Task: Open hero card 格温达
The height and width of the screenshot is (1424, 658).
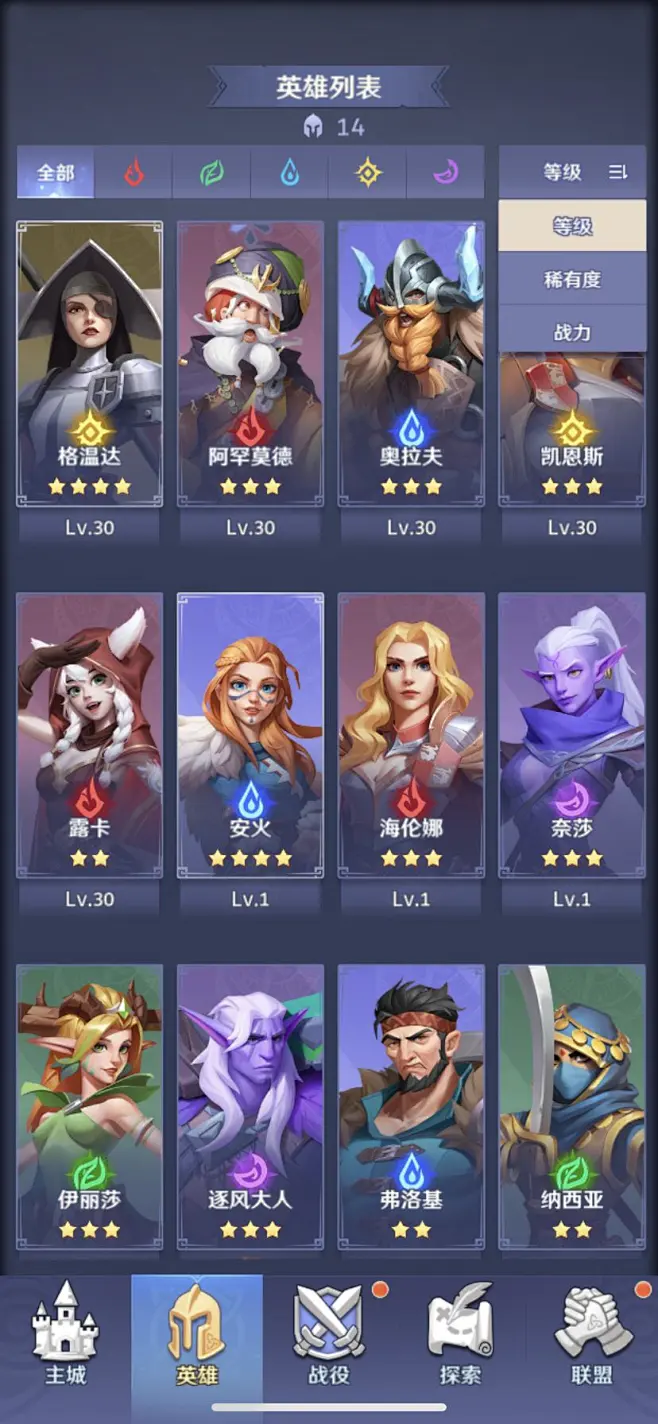Action: (90, 363)
